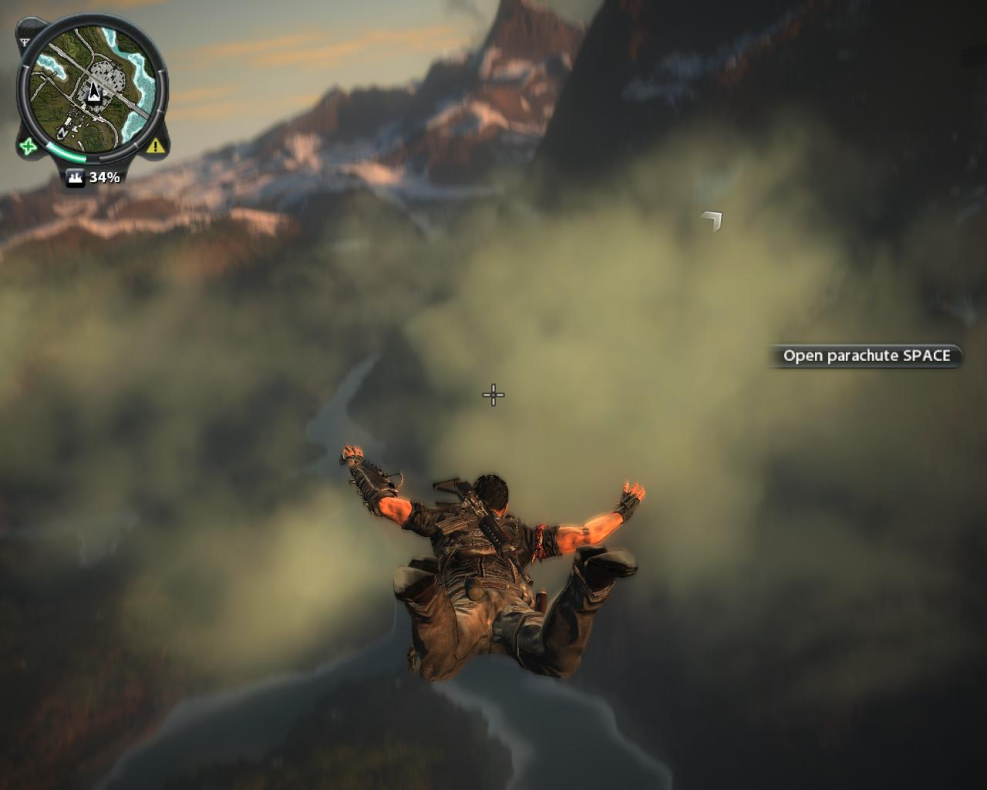The height and width of the screenshot is (790, 987).
Task: Select the white chevron waypoint marker
Action: click(712, 220)
